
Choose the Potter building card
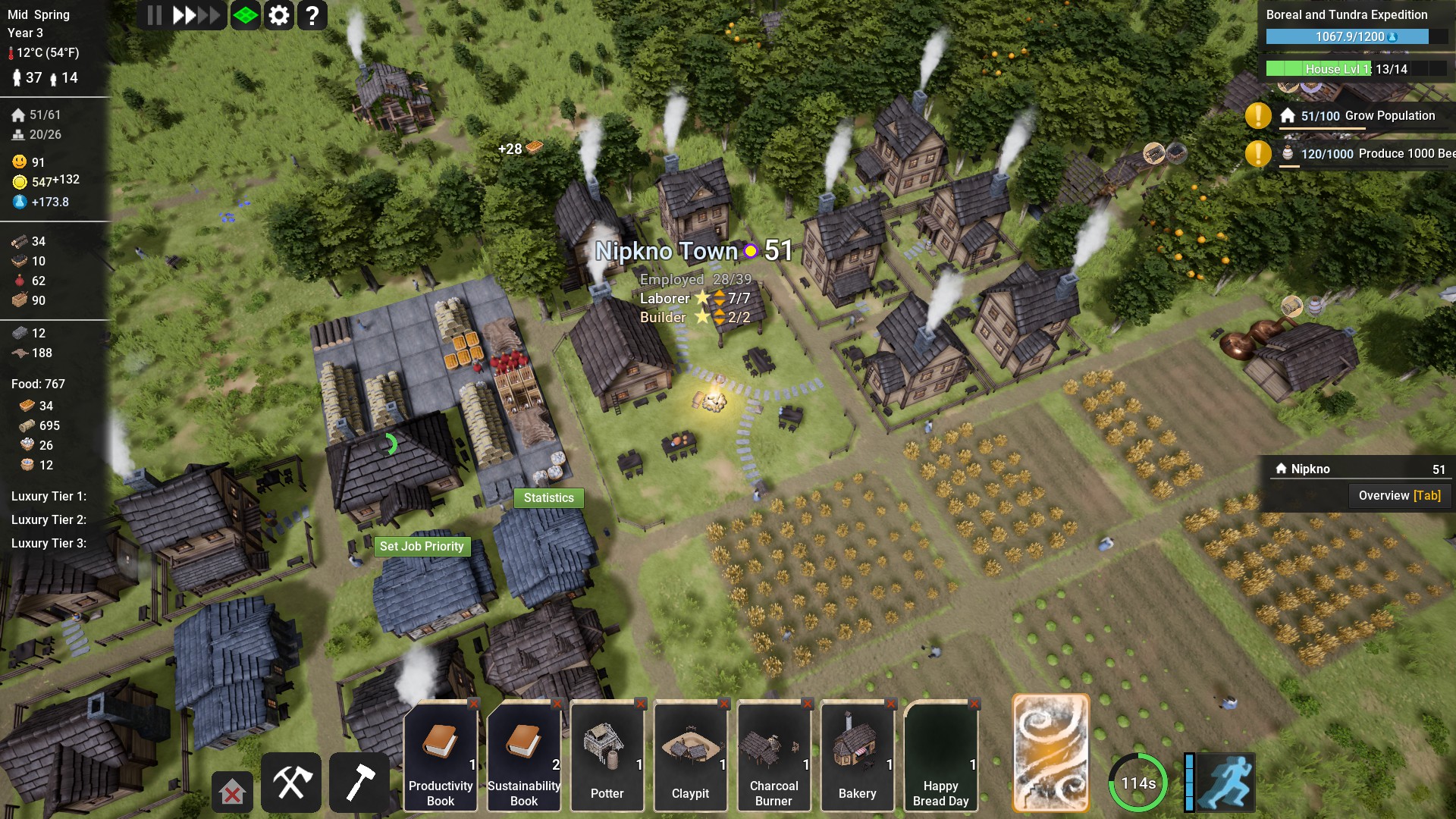(607, 756)
